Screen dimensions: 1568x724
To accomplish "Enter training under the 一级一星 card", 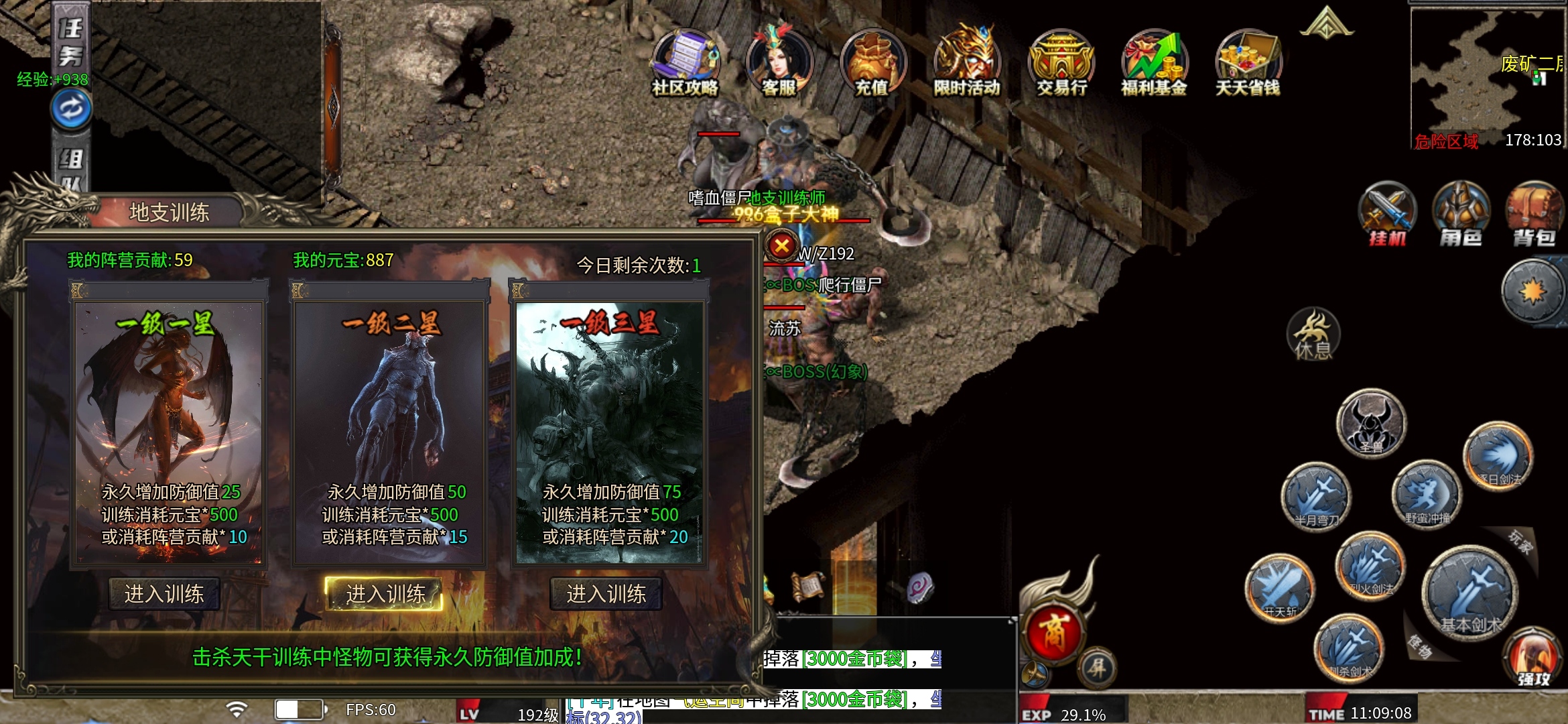I will pos(164,594).
